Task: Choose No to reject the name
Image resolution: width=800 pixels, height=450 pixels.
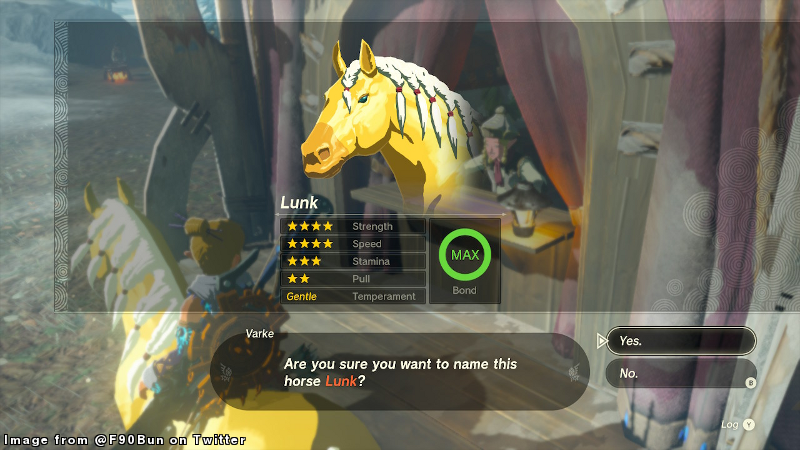Action: (x=680, y=374)
